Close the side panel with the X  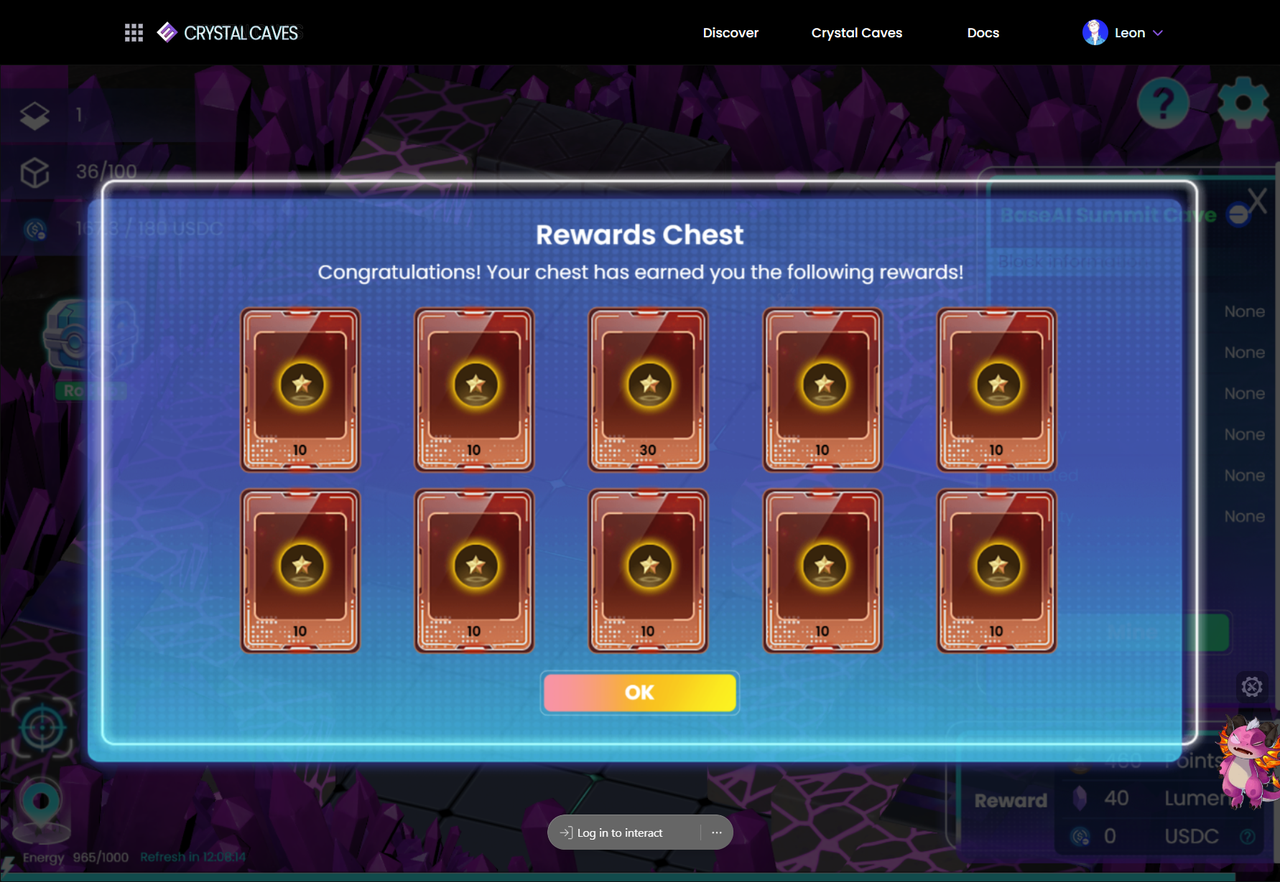(1257, 201)
